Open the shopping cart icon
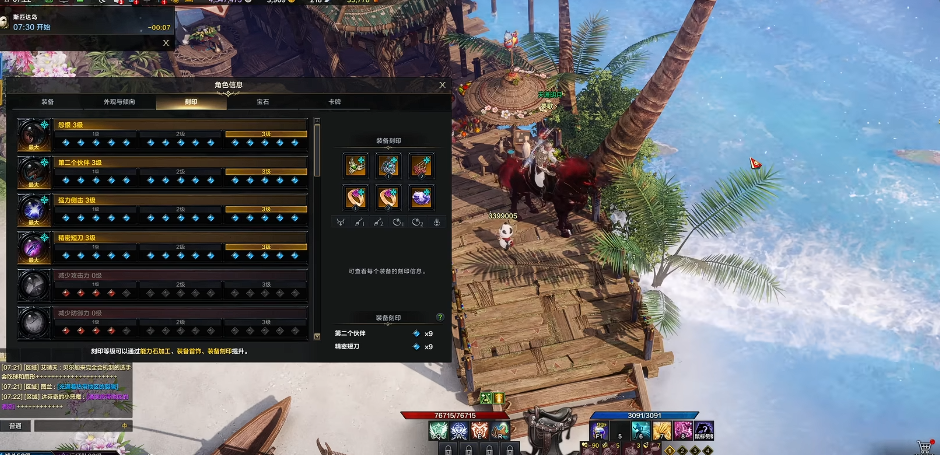Image resolution: width=940 pixels, height=455 pixels. (923, 446)
